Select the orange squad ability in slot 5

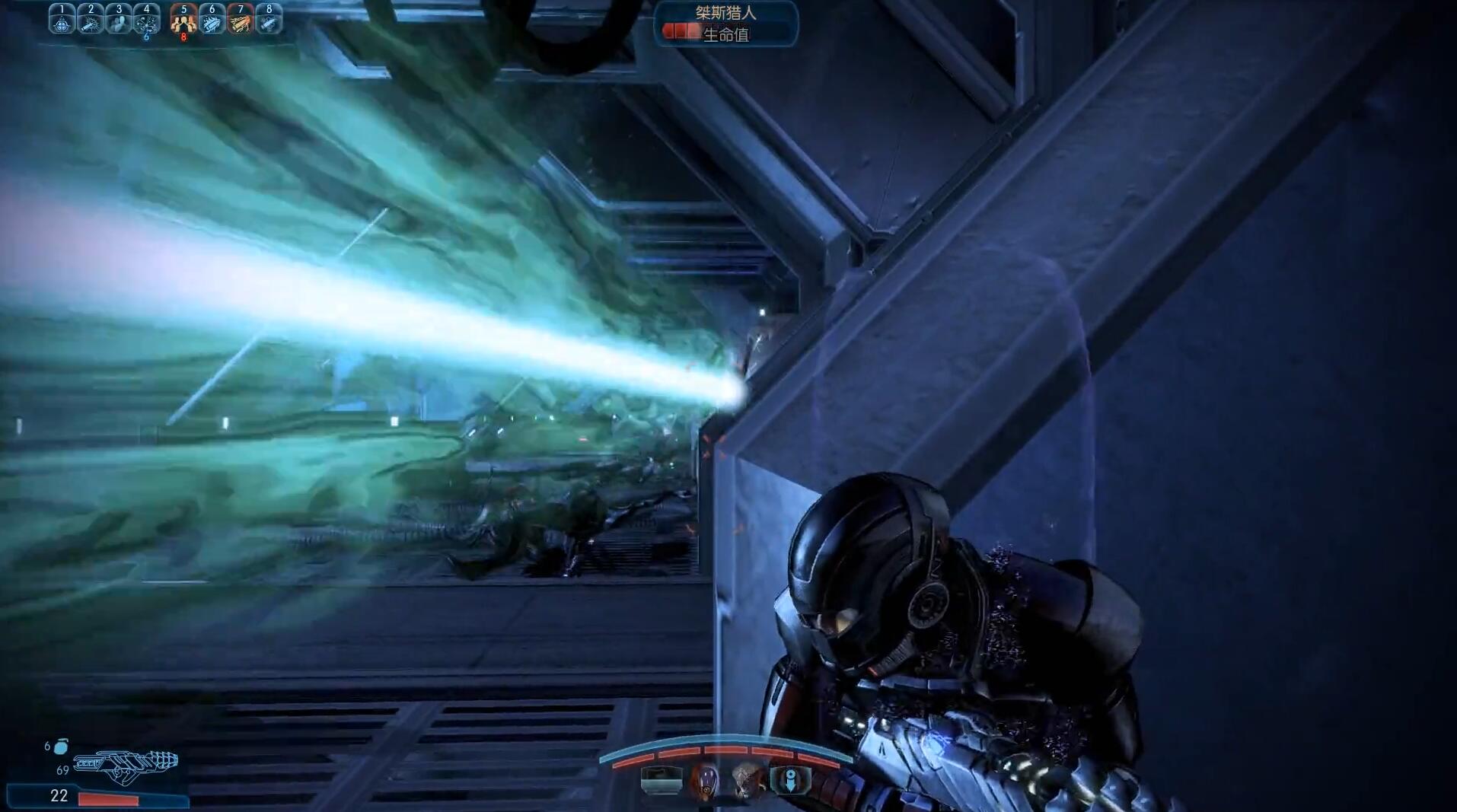(183, 21)
